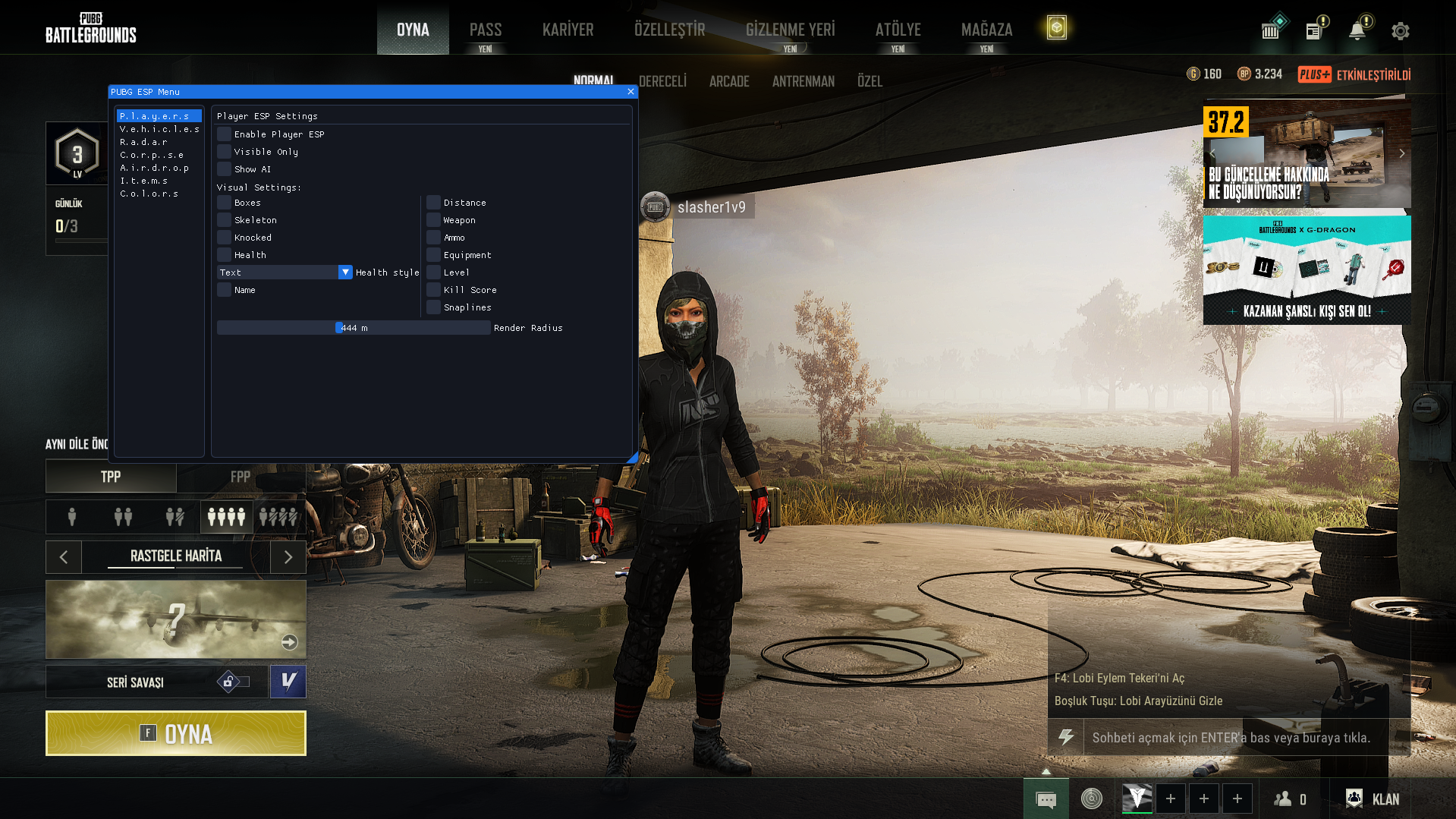Open the settings gear icon

pos(1400,31)
